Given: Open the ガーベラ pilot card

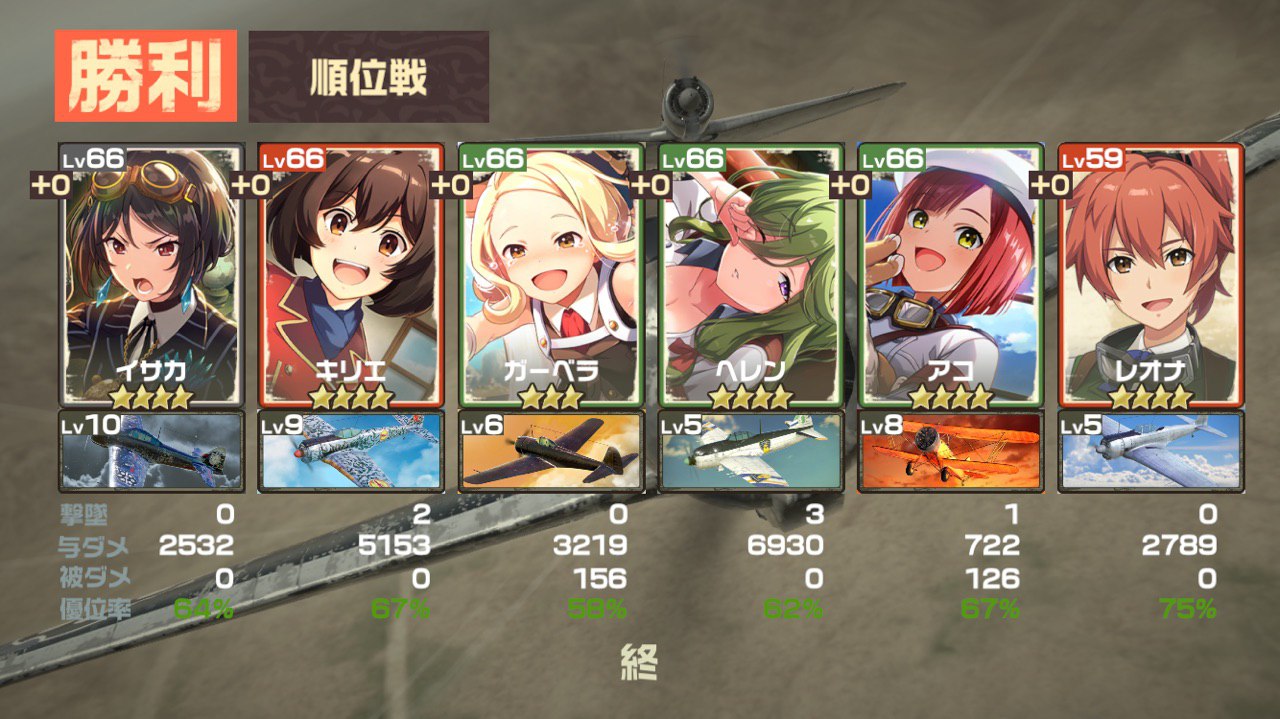Looking at the screenshot, I should [x=551, y=275].
